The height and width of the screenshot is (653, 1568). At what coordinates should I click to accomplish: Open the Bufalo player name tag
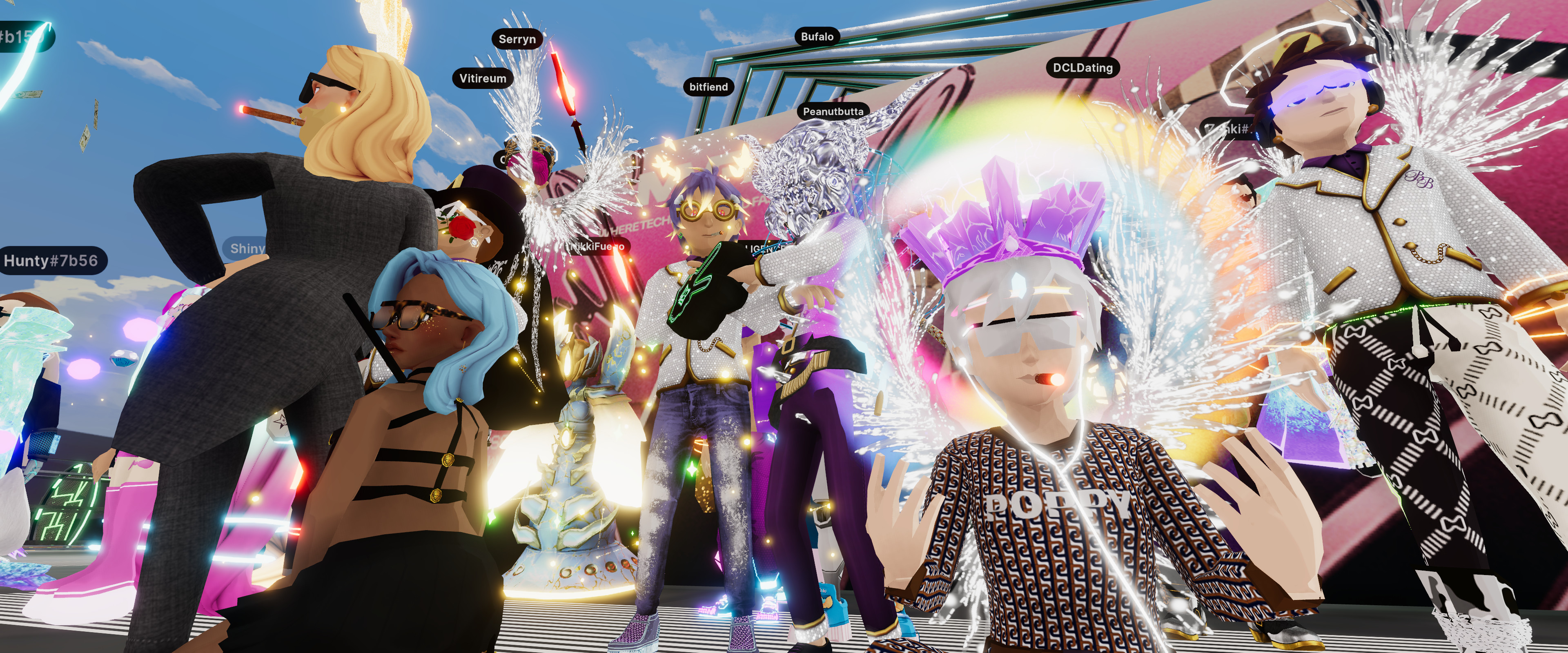pyautogui.click(x=817, y=37)
